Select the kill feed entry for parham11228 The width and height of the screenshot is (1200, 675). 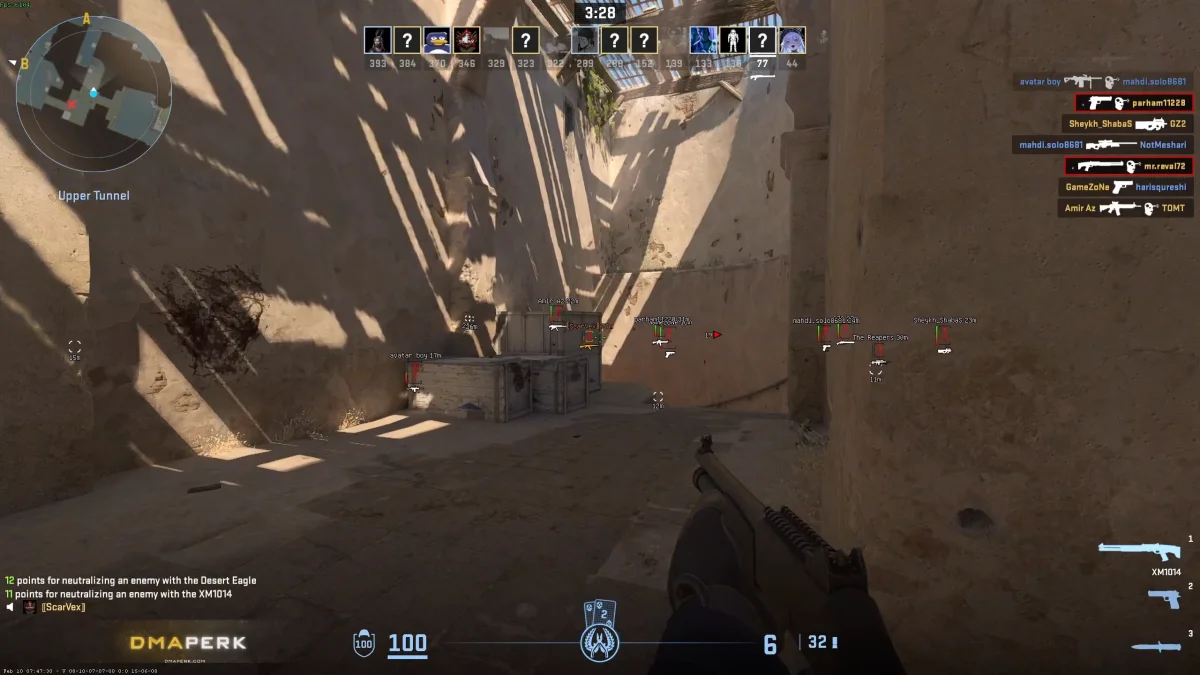tap(1133, 102)
